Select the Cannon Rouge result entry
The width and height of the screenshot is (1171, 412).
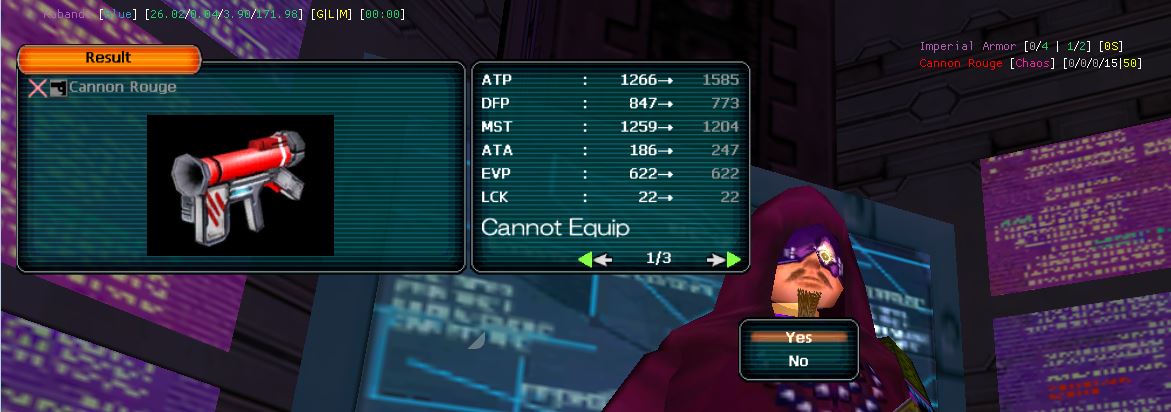pyautogui.click(x=121, y=87)
